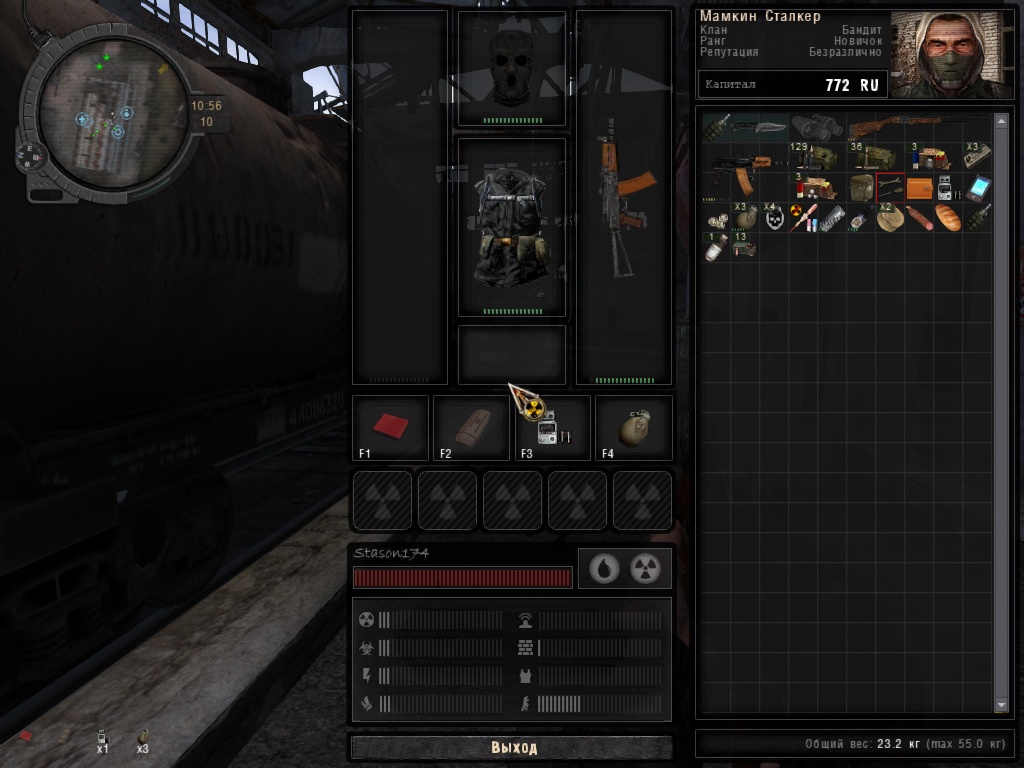This screenshot has width=1024, height=768.
Task: Select the equipped balaclava mask slot
Action: point(511,67)
